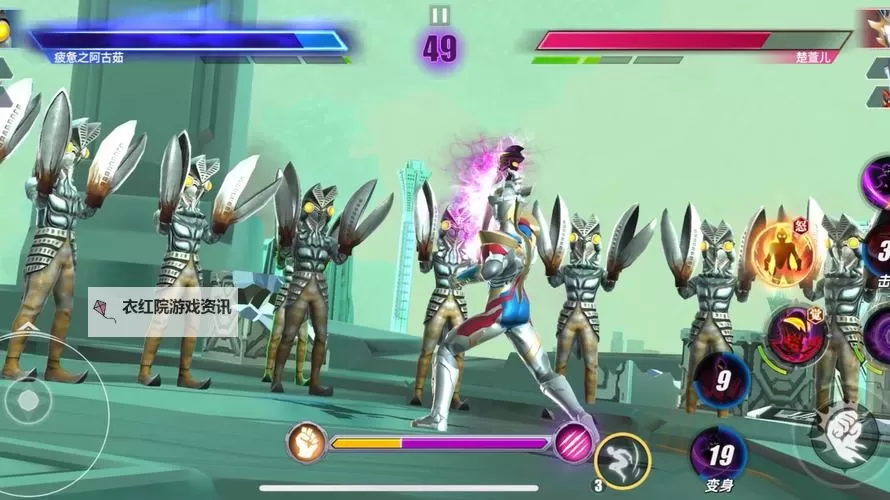
Task: Tap the pink striped orb icon
Action: point(573,441)
